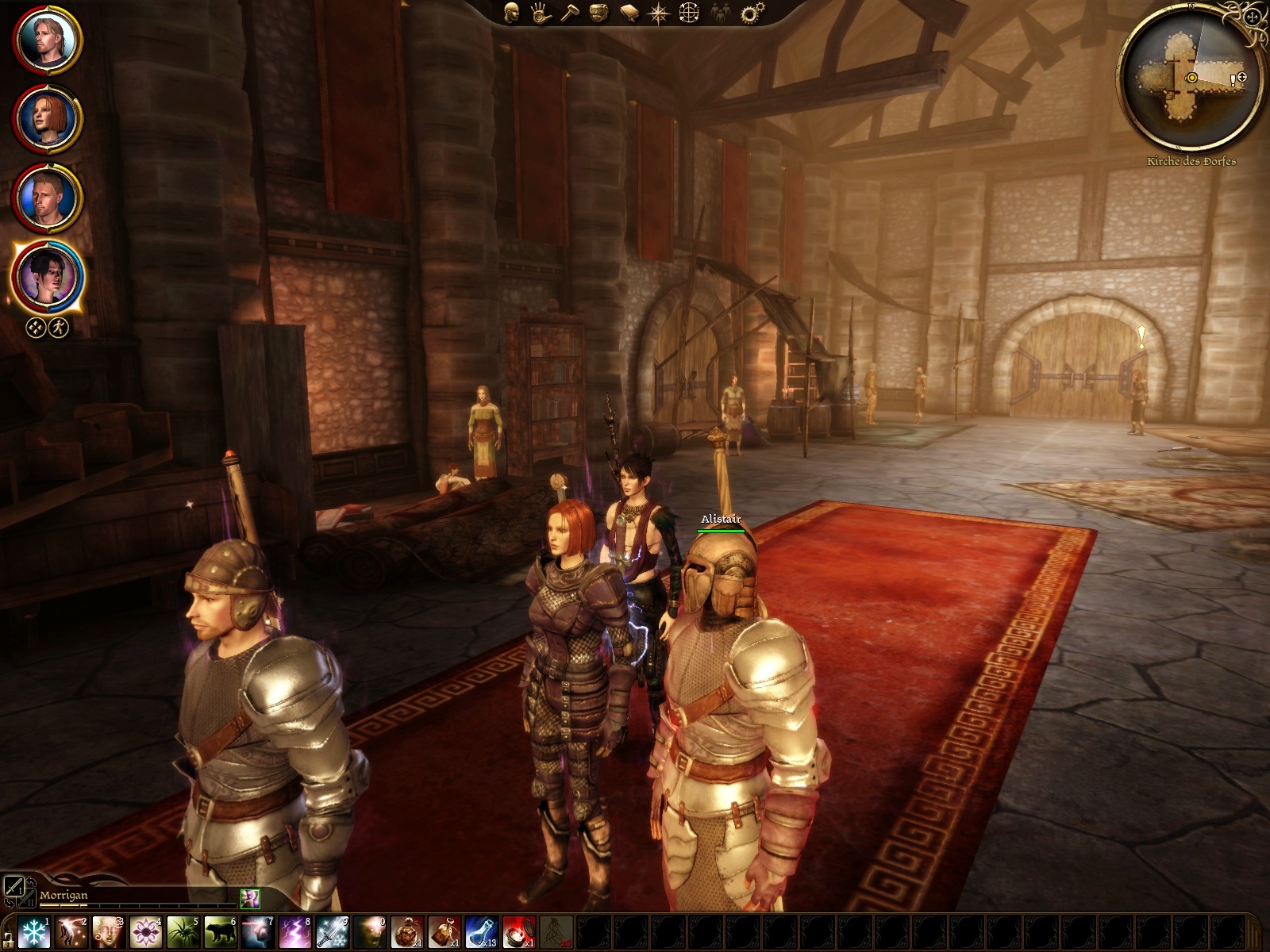Screen dimensions: 1270x952
Task: Activate the snowflake frost spell in slot 1
Action: point(34,931)
